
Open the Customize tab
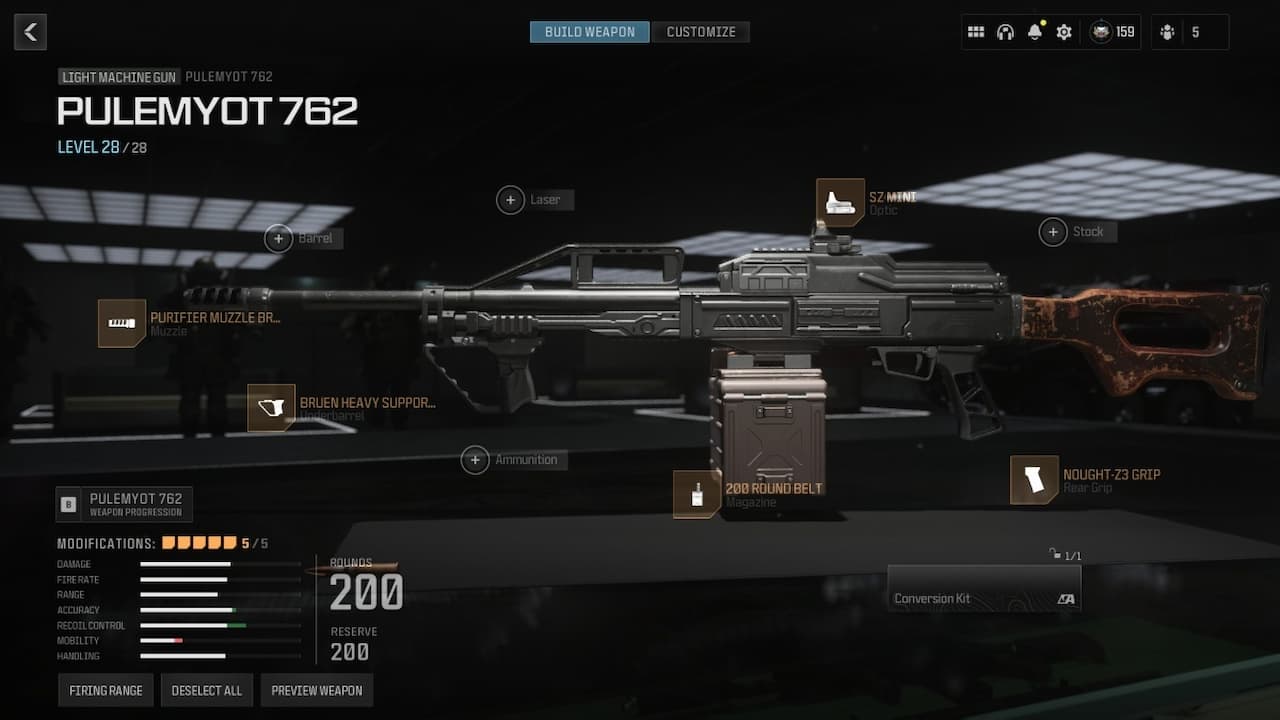click(x=701, y=32)
